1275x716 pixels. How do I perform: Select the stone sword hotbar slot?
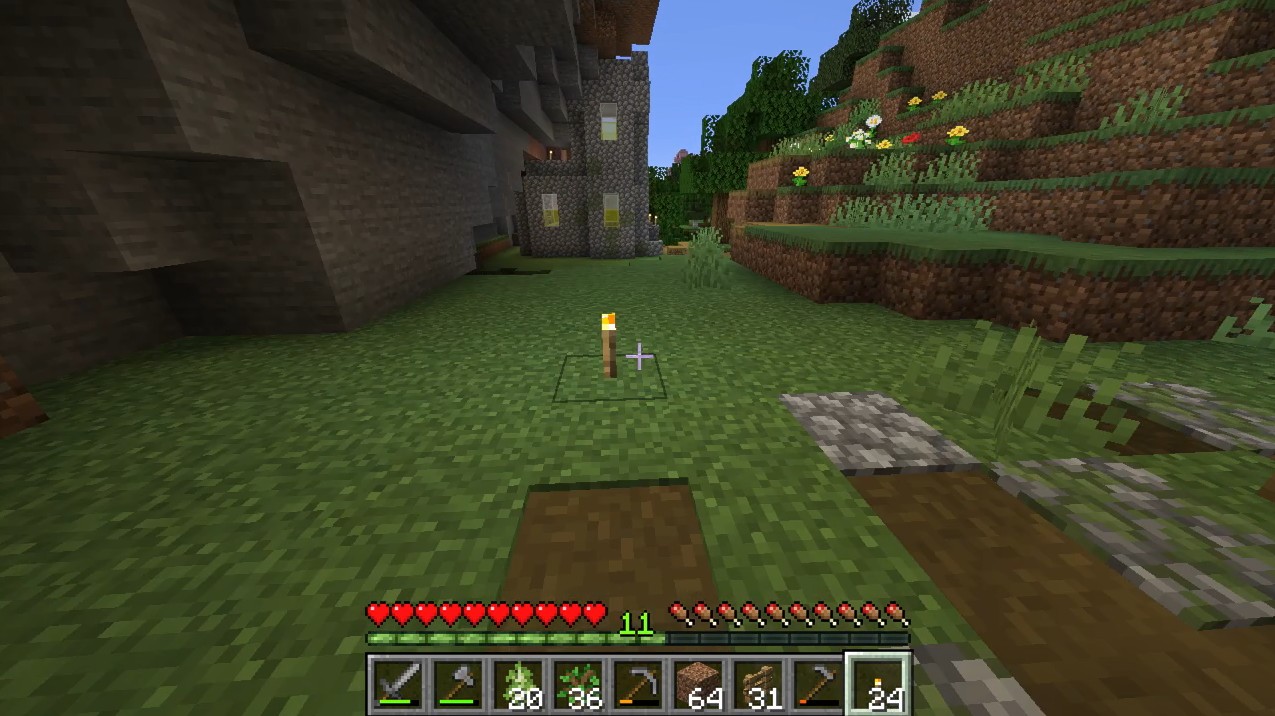tap(399, 685)
